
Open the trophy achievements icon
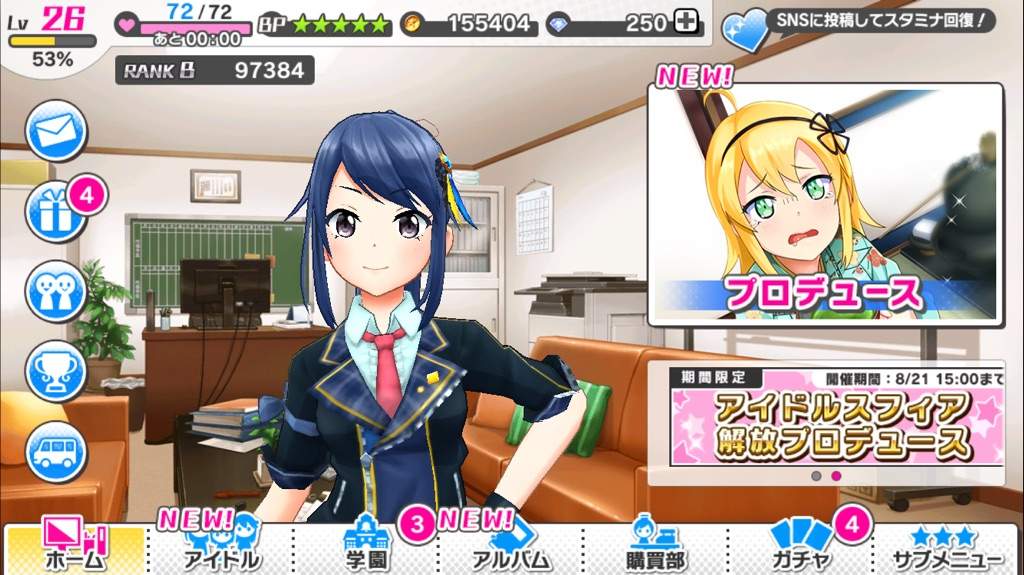click(x=56, y=372)
